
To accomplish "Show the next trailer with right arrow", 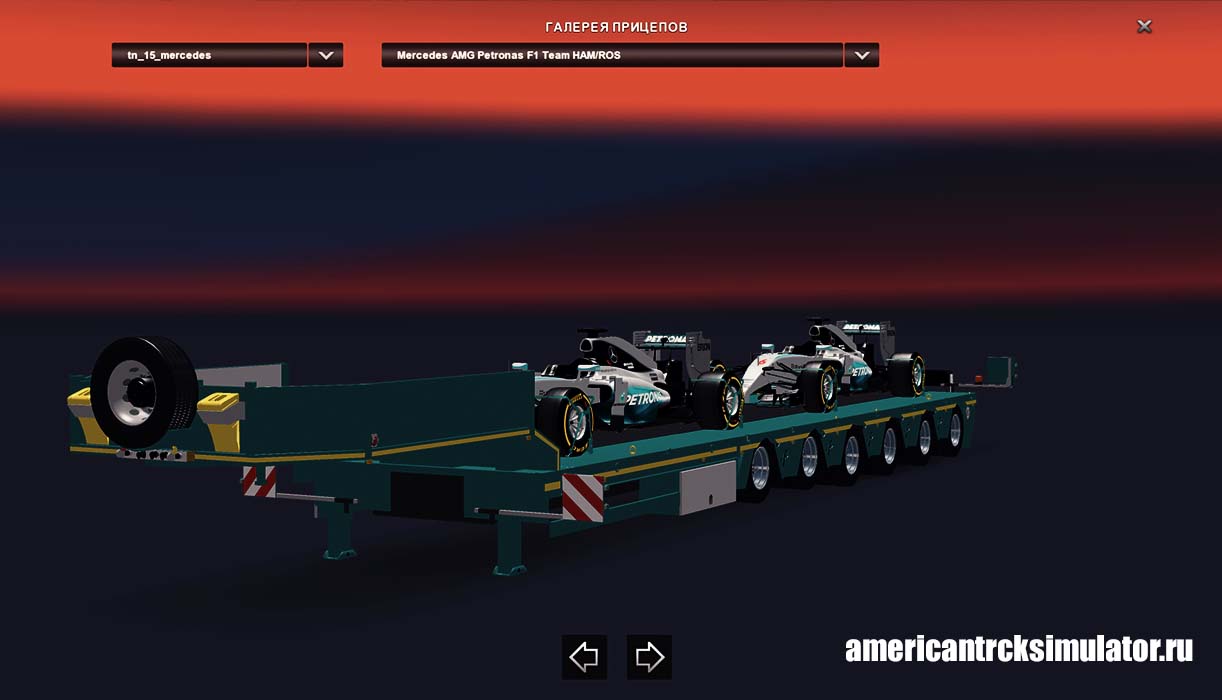I will pyautogui.click(x=649, y=657).
